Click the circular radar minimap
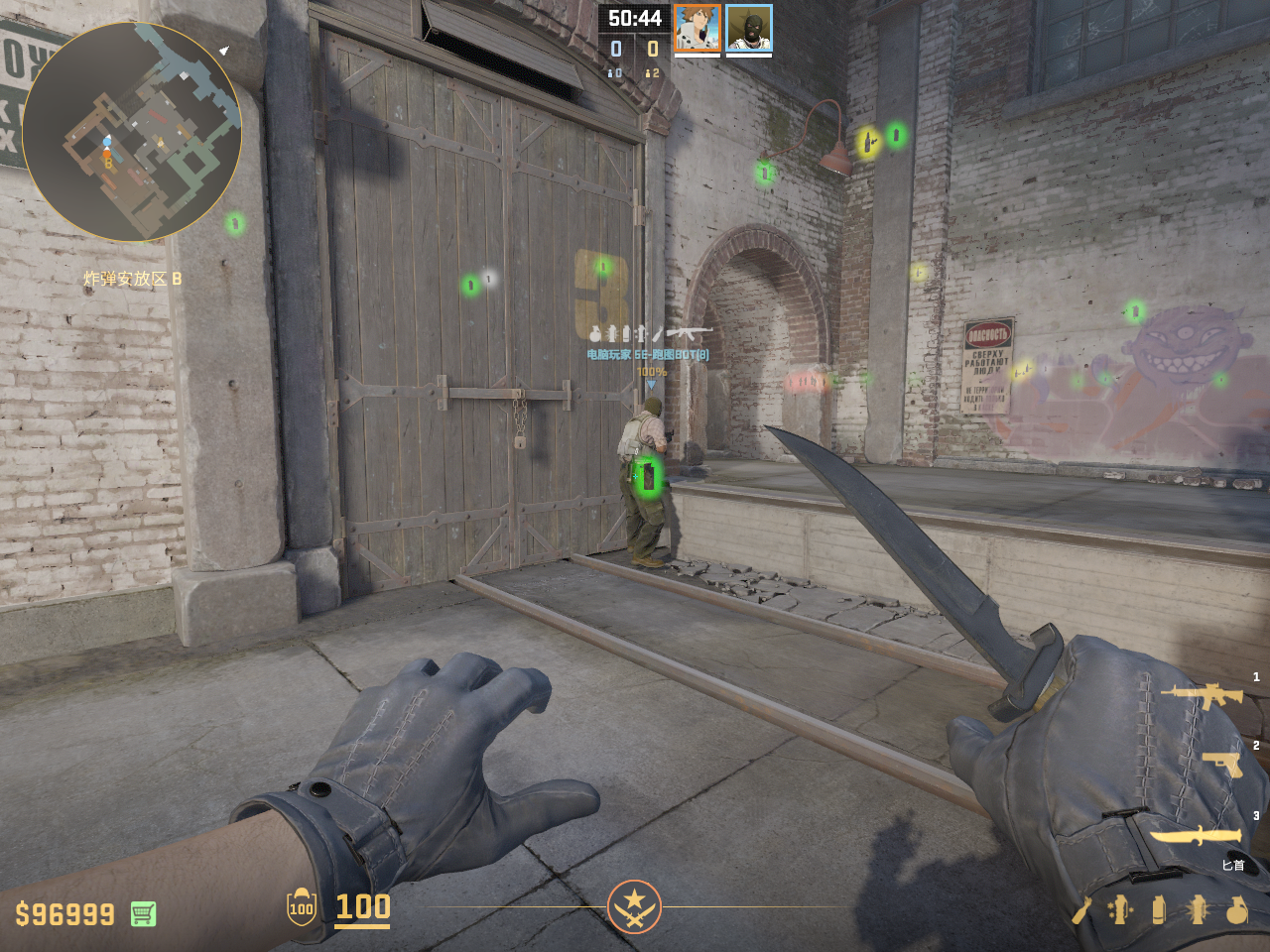The image size is (1270, 952). point(132,132)
